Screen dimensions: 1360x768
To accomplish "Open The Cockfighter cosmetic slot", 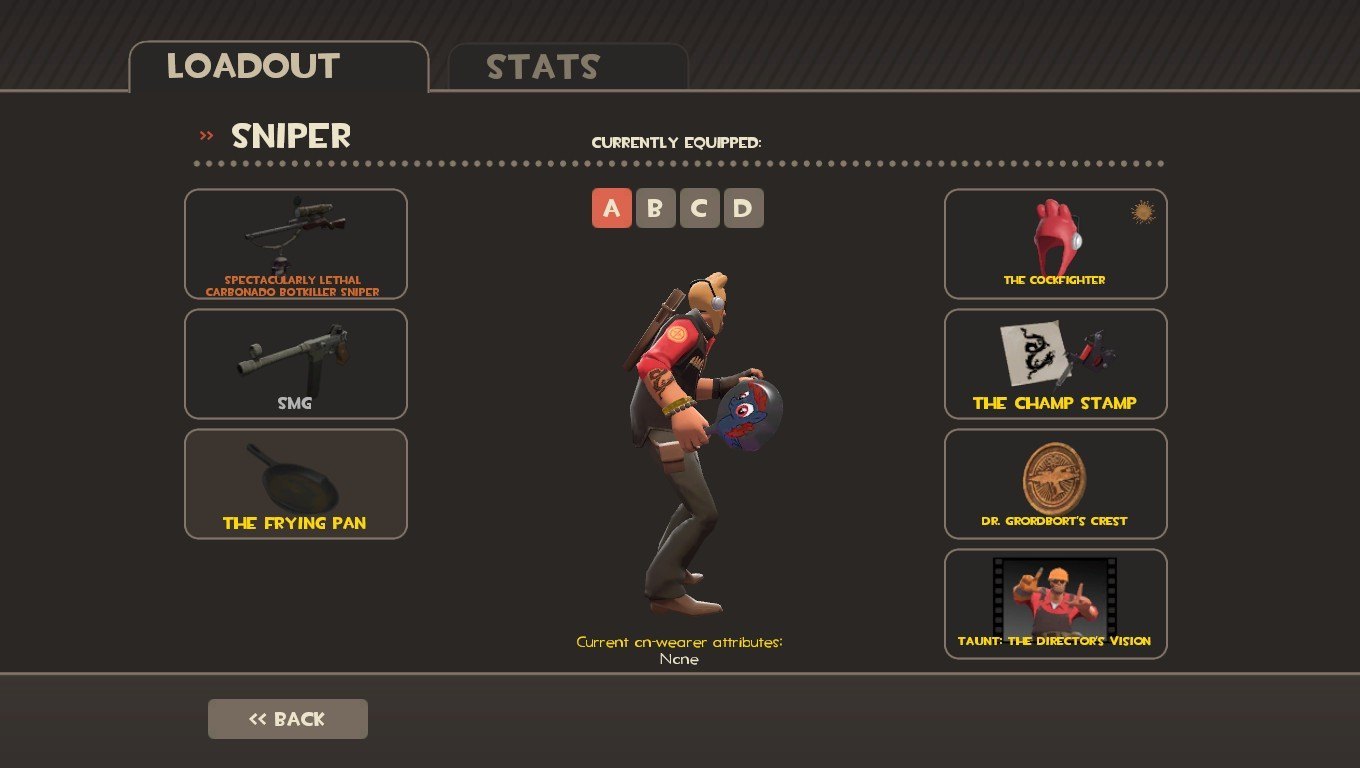I will (x=1056, y=244).
